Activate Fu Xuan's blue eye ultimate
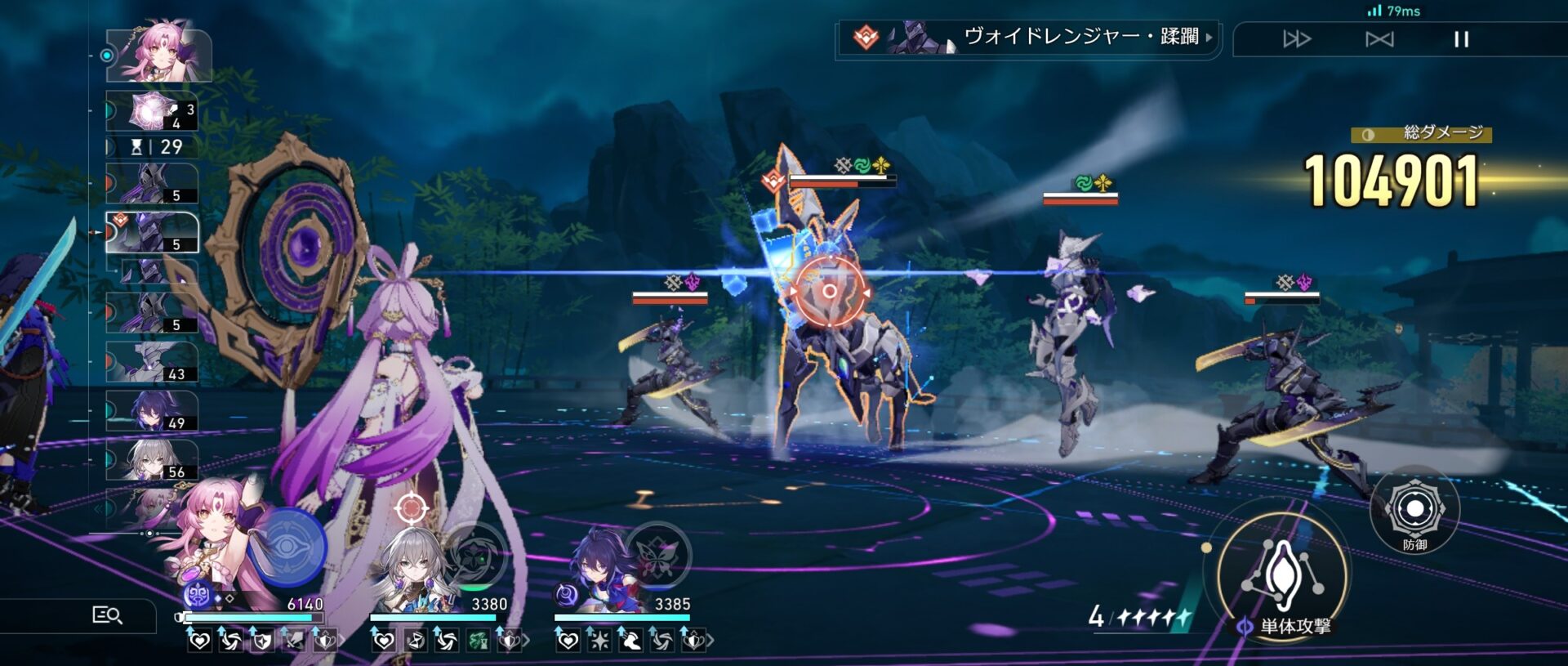The height and width of the screenshot is (666, 1568). (x=287, y=546)
